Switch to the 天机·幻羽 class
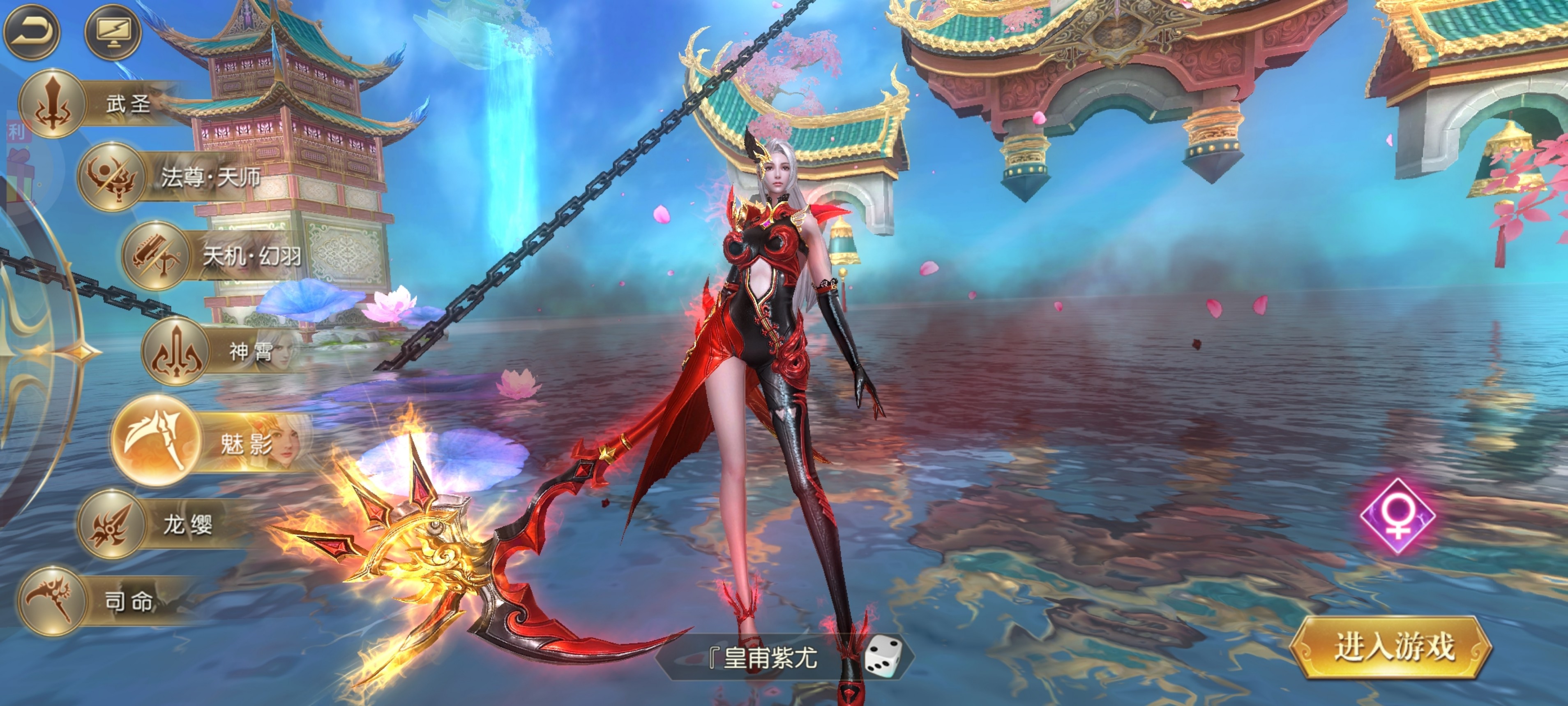This screenshot has height=706, width=1568. [156, 255]
